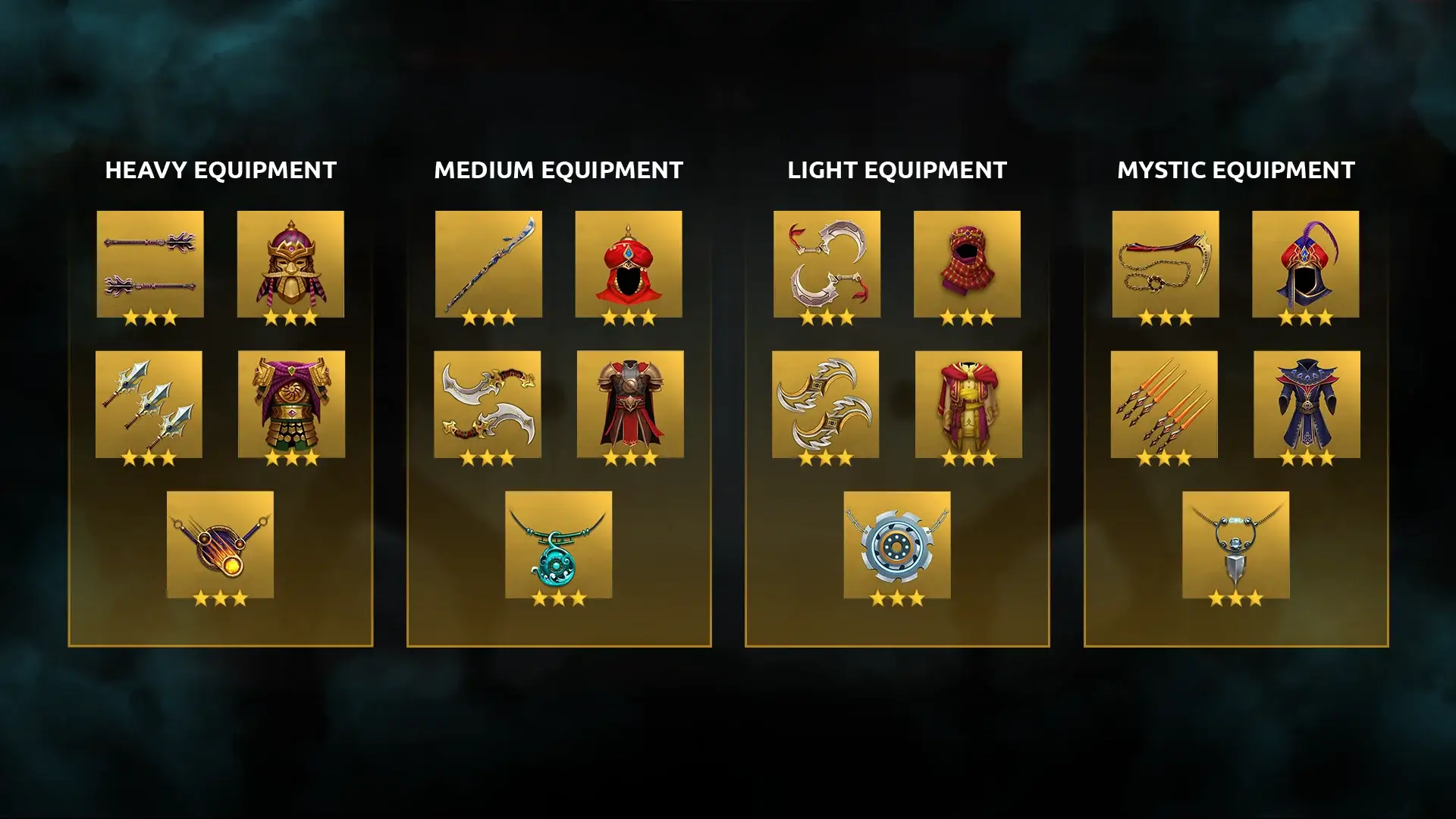Choose the feathered mystic helmet

[1306, 264]
